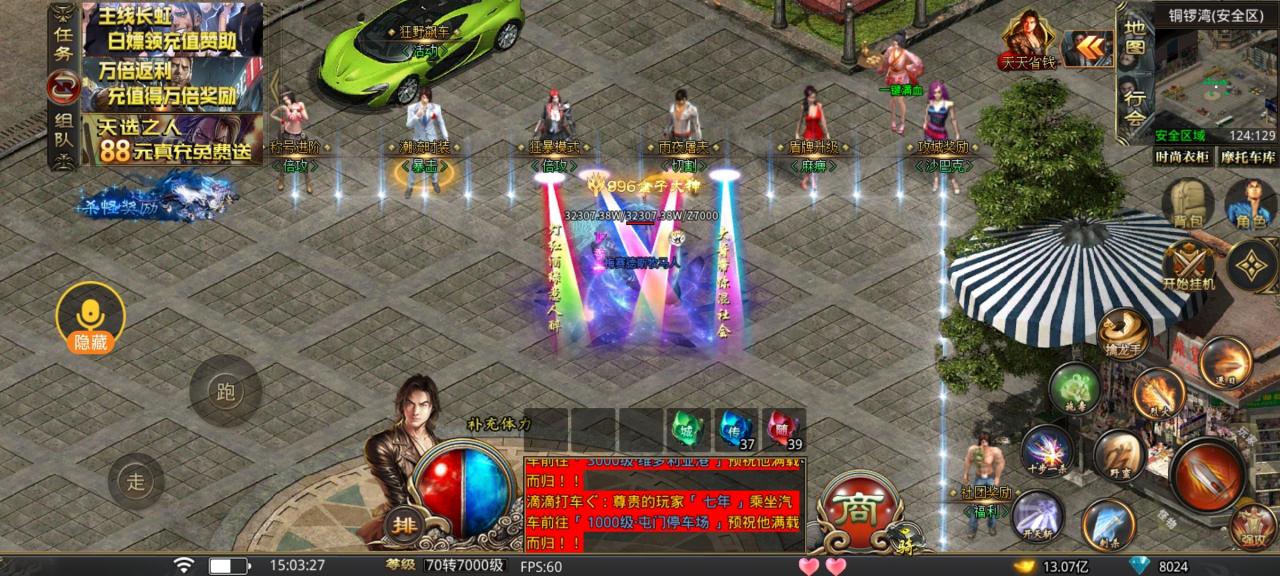The image size is (1280, 576).
Task: Open the 摩托车库 garage
Action: click(x=1248, y=157)
